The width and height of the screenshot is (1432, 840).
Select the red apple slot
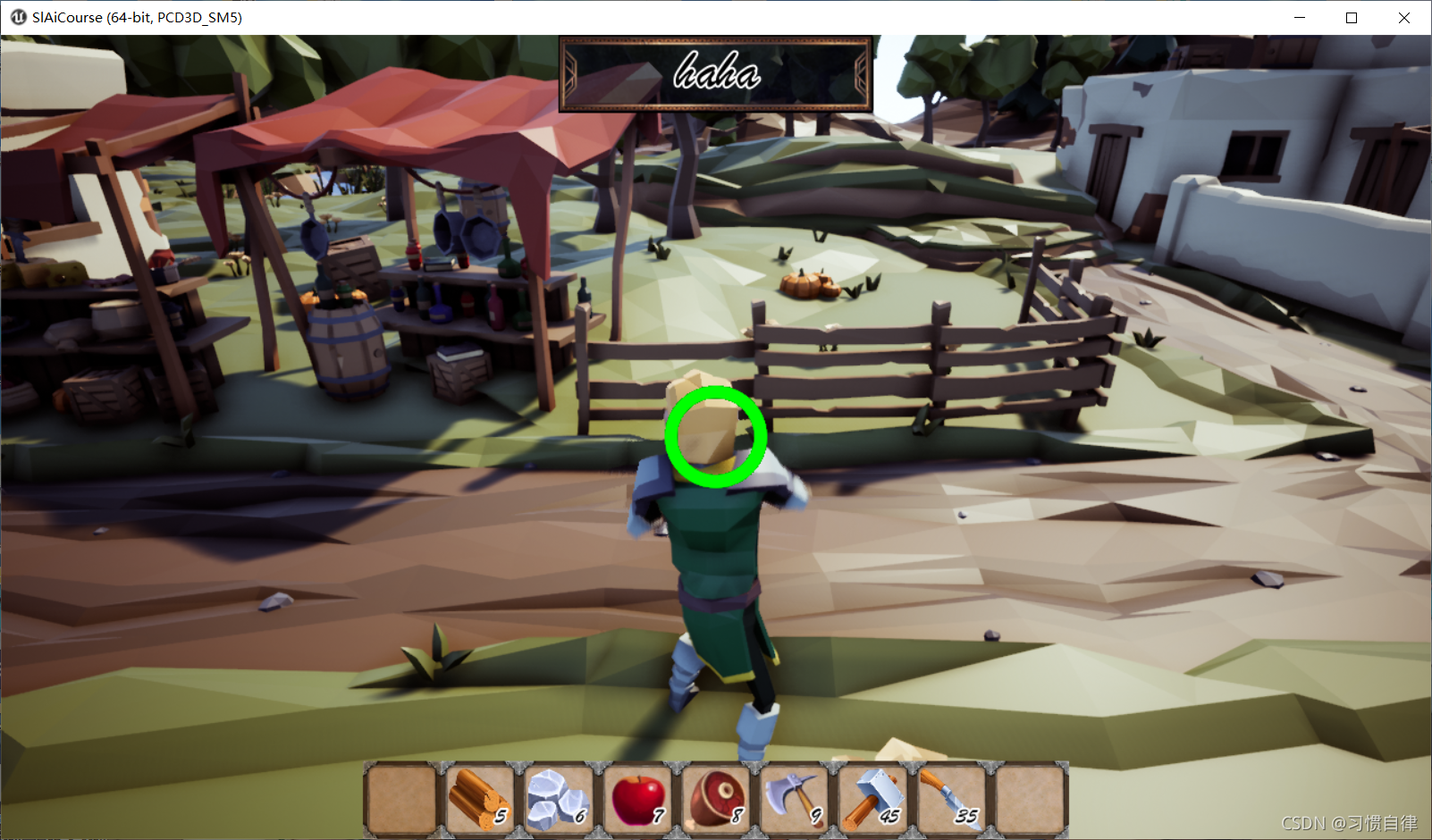[636, 798]
